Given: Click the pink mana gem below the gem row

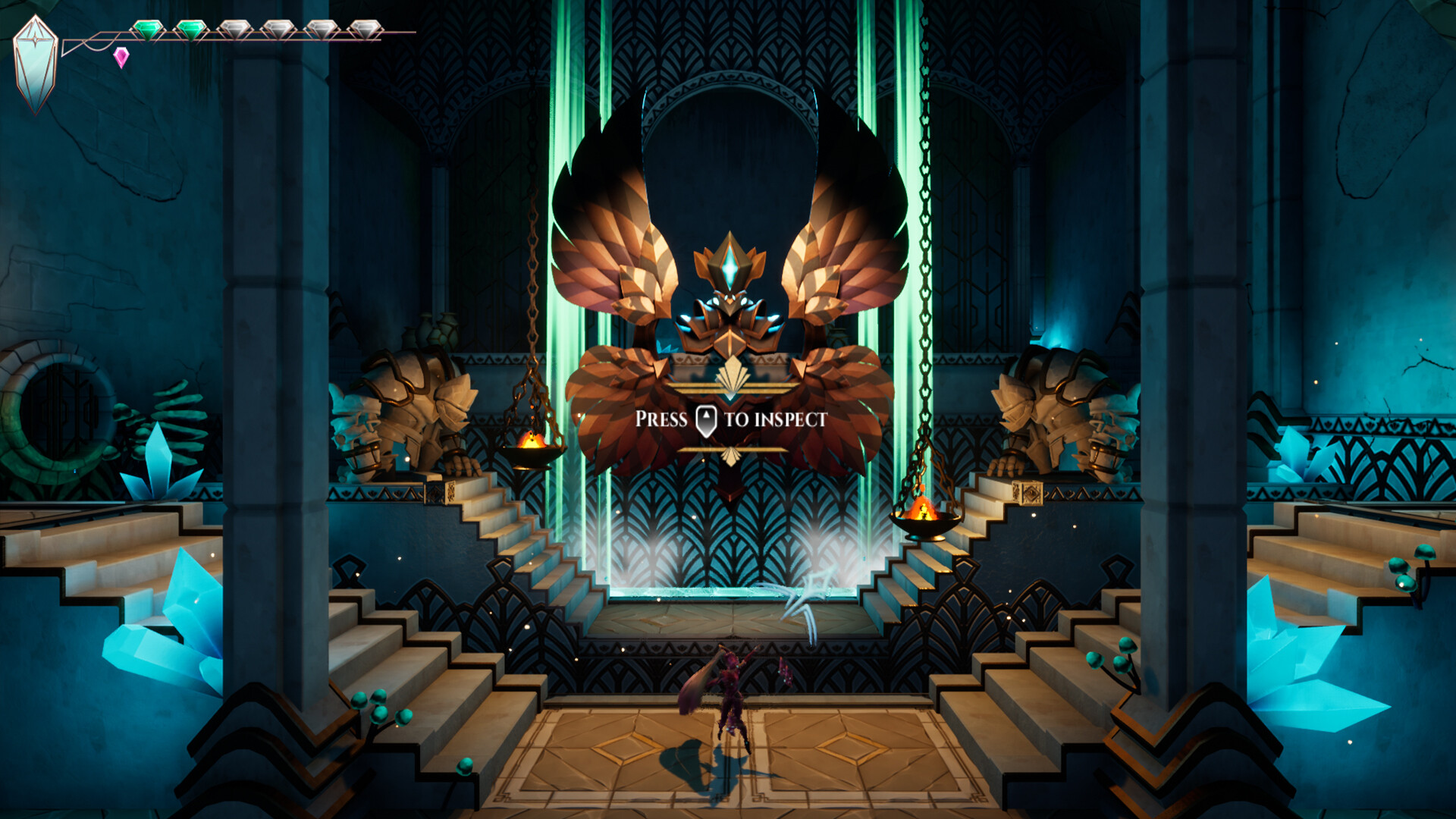Looking at the screenshot, I should point(121,58).
